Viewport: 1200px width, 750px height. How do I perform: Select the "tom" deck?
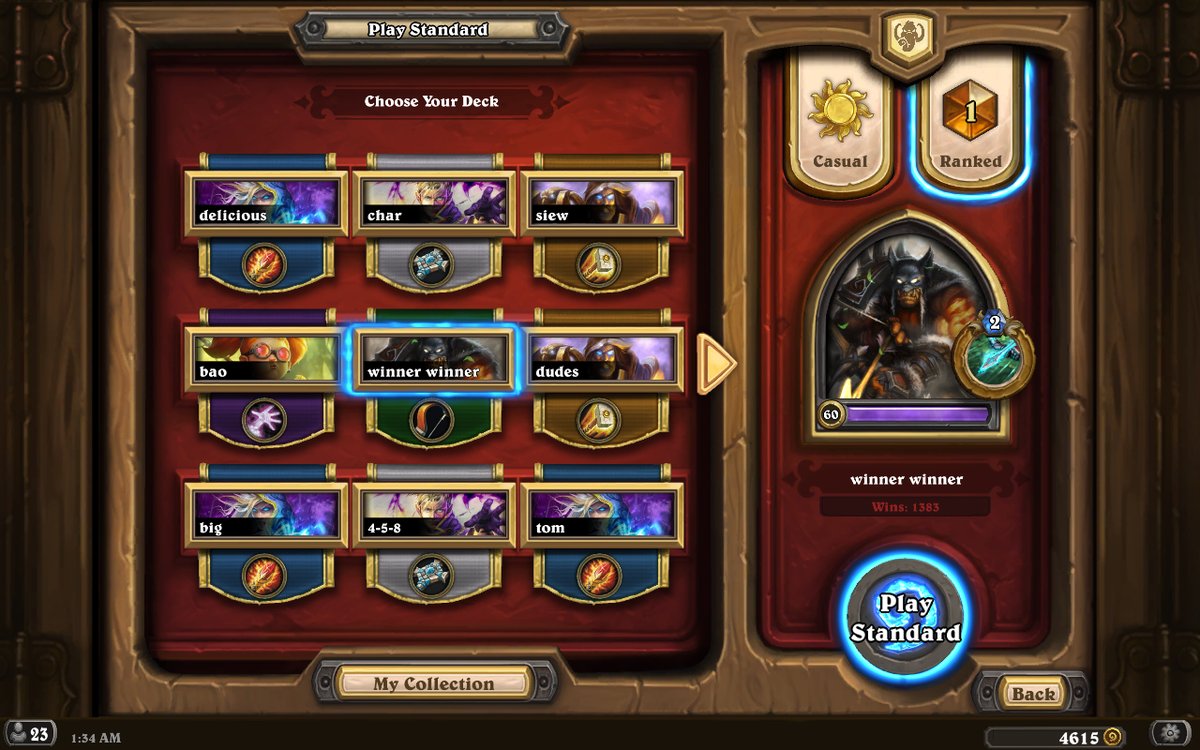[x=601, y=515]
